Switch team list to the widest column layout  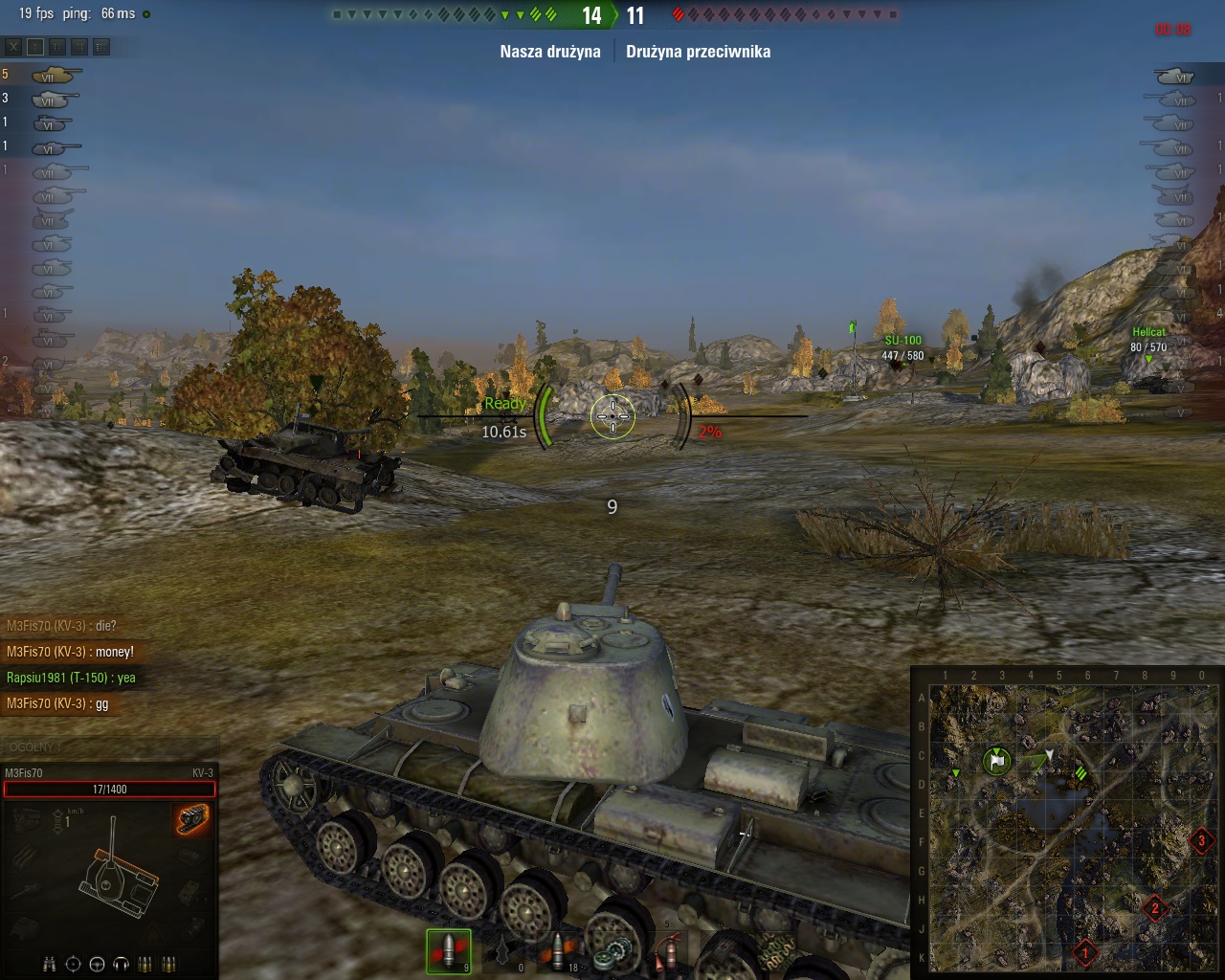tap(101, 46)
